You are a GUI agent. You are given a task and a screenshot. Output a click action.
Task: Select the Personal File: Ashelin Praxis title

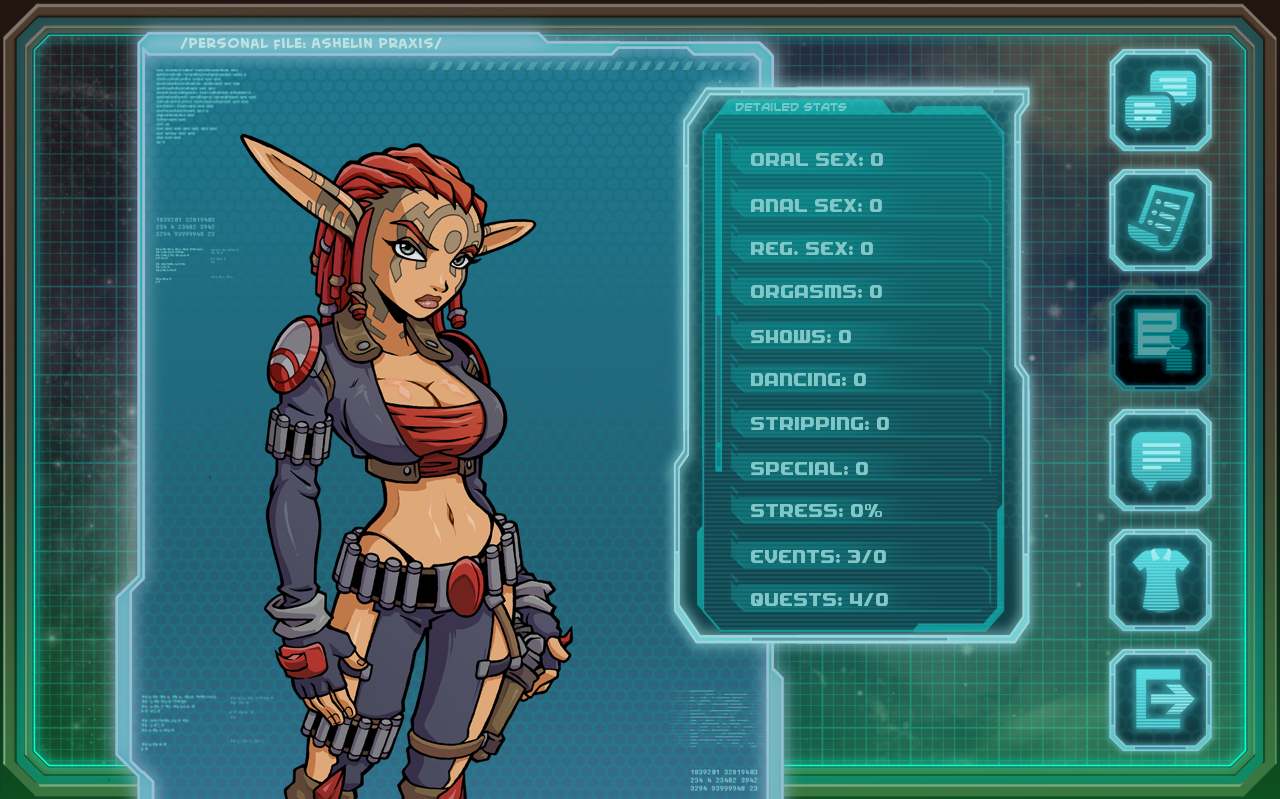coord(310,43)
